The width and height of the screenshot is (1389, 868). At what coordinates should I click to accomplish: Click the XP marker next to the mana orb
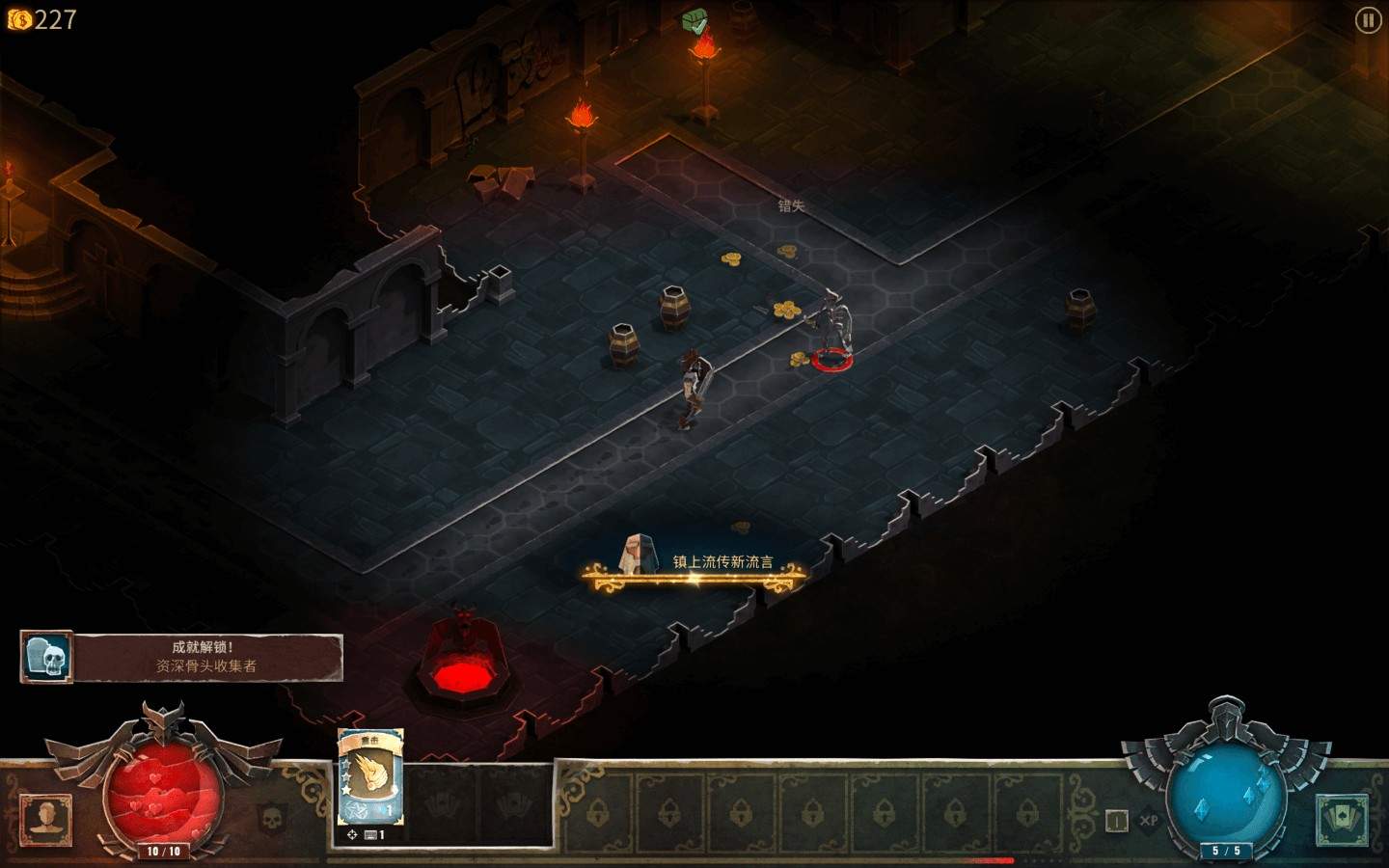[1147, 820]
